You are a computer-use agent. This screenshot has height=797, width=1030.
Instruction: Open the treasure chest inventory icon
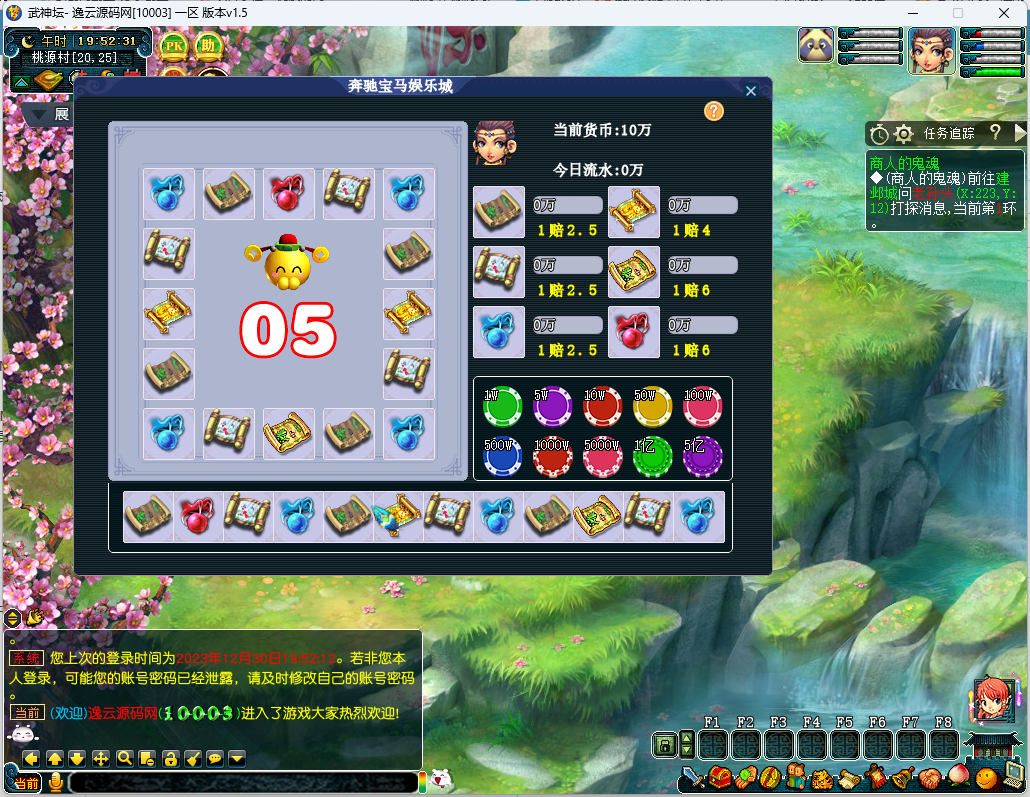click(x=720, y=777)
